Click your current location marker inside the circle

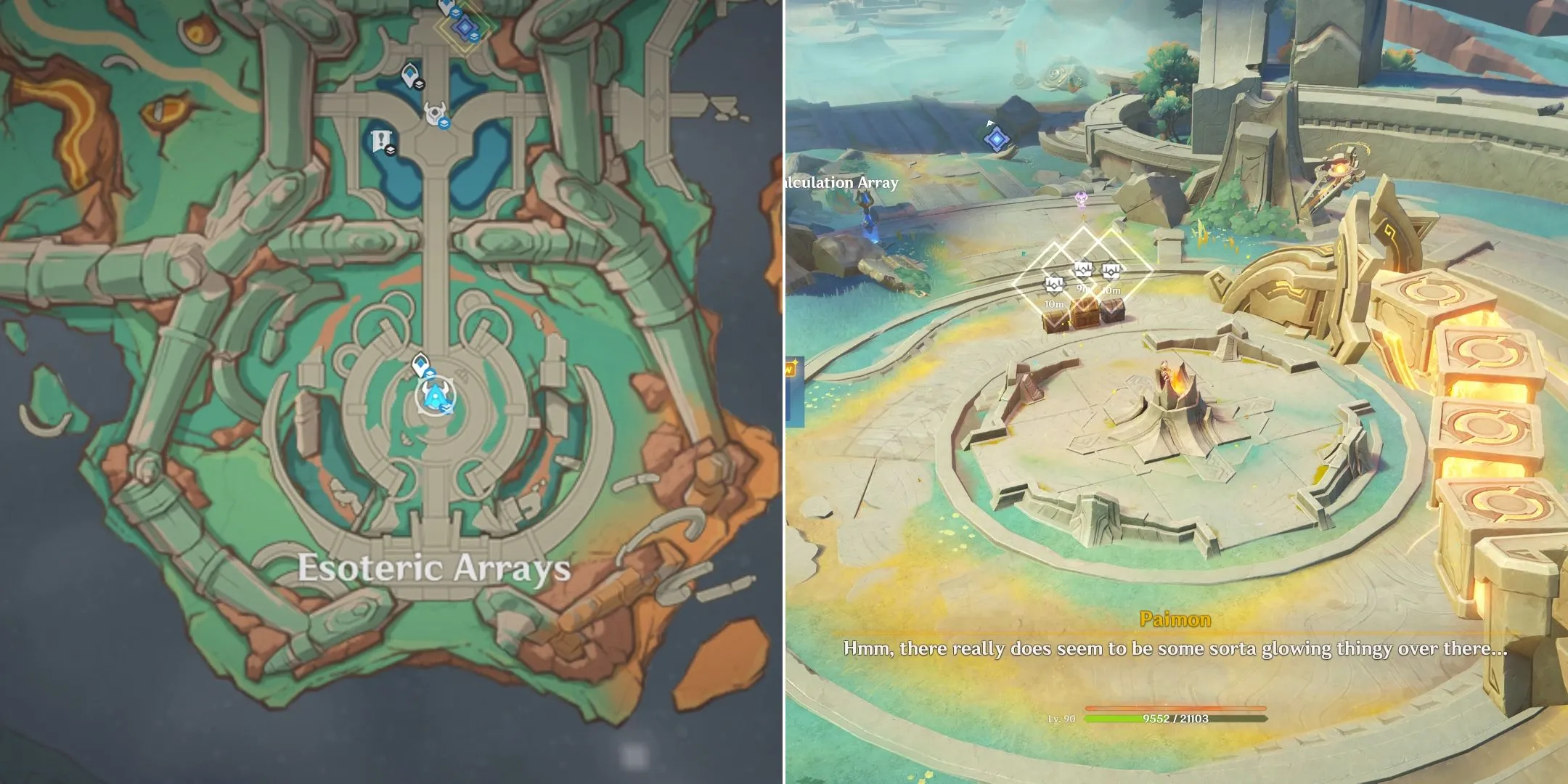point(435,396)
